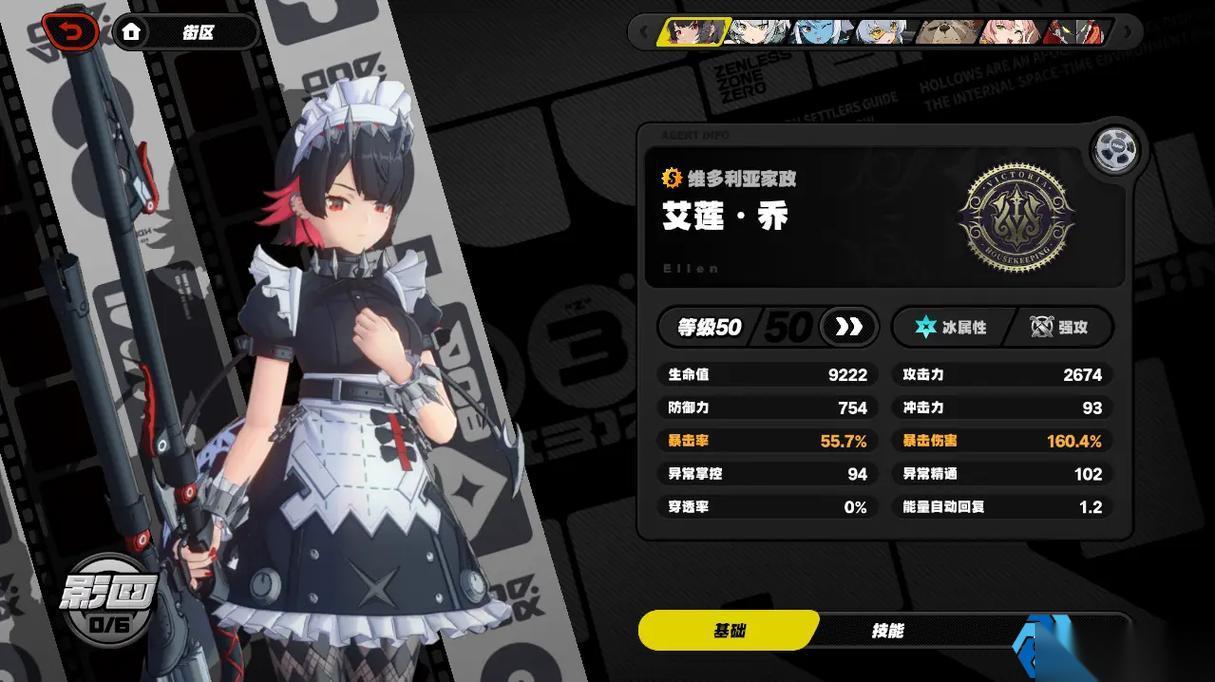Click the red back arrow button
1215x682 pixels.
70,32
